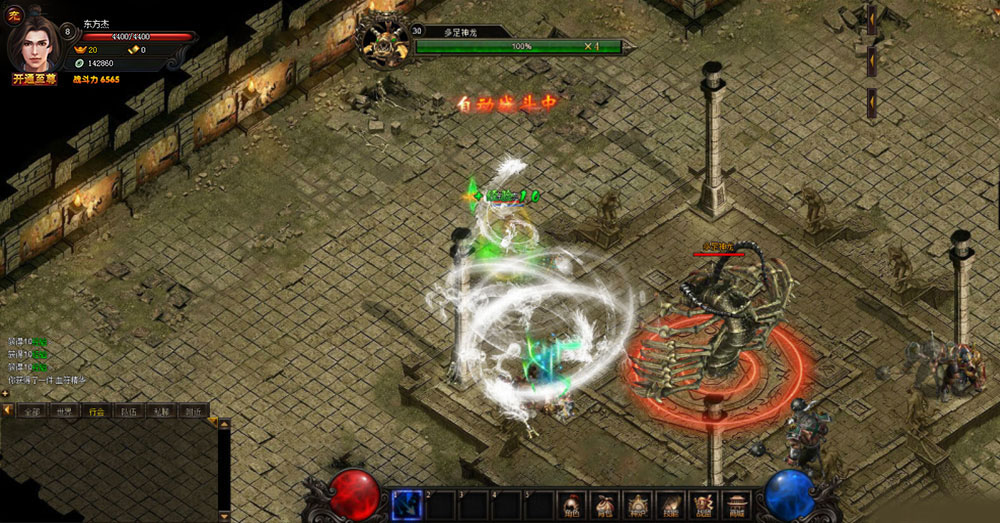Switch to the 全部 chat tab

click(x=32, y=411)
